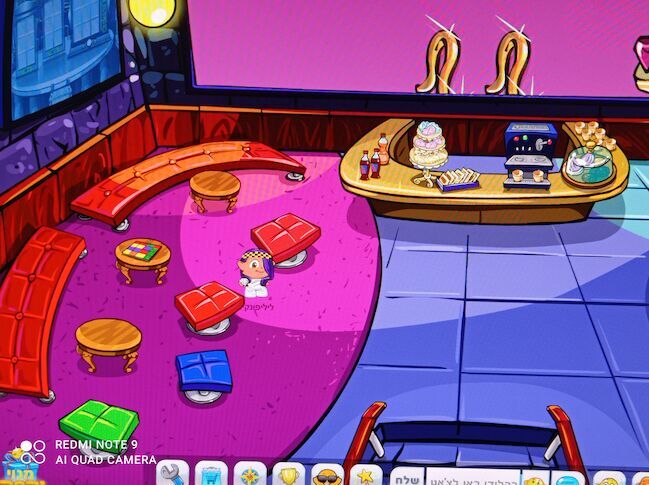Open the blue gift box icon
This screenshot has height=485, width=649.
coord(20,469)
